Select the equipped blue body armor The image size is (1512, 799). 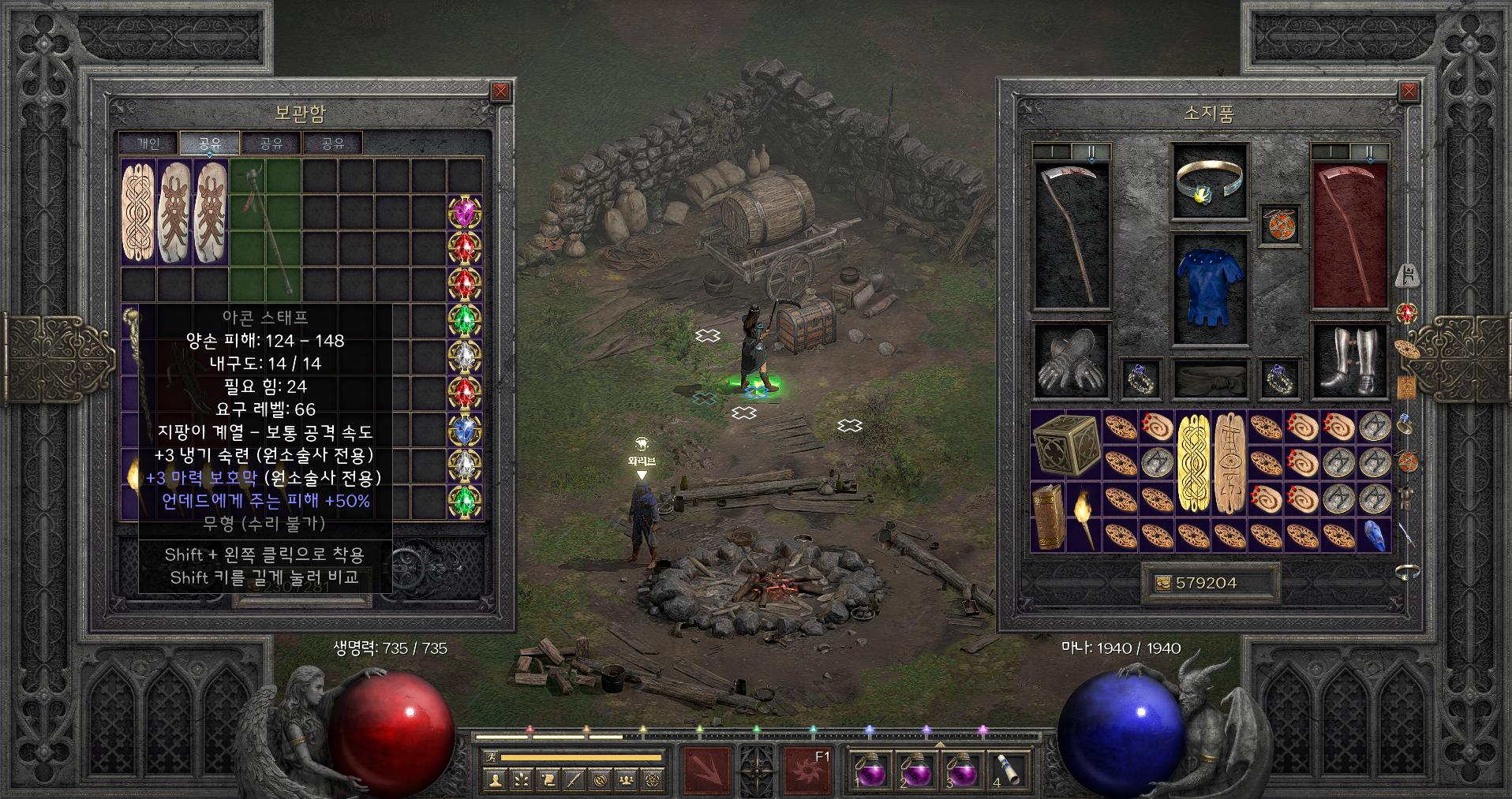1210,287
